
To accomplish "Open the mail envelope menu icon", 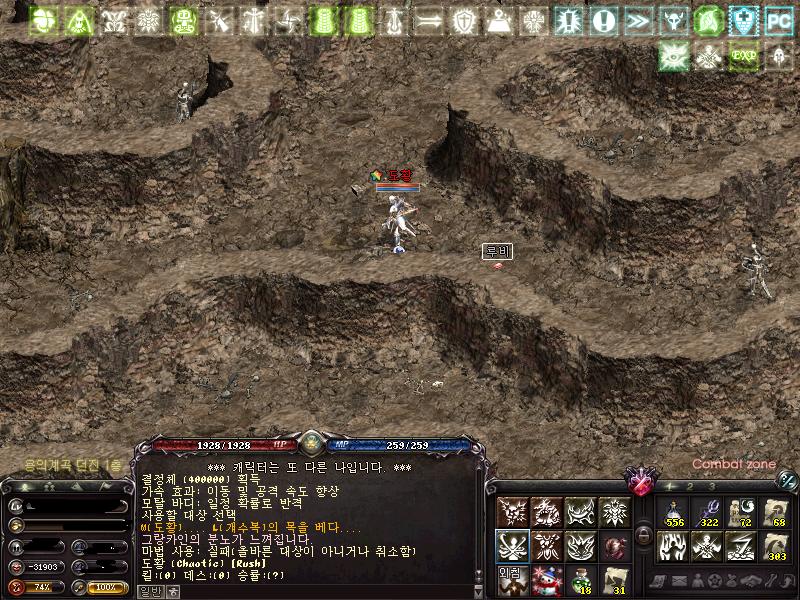I will [677, 581].
